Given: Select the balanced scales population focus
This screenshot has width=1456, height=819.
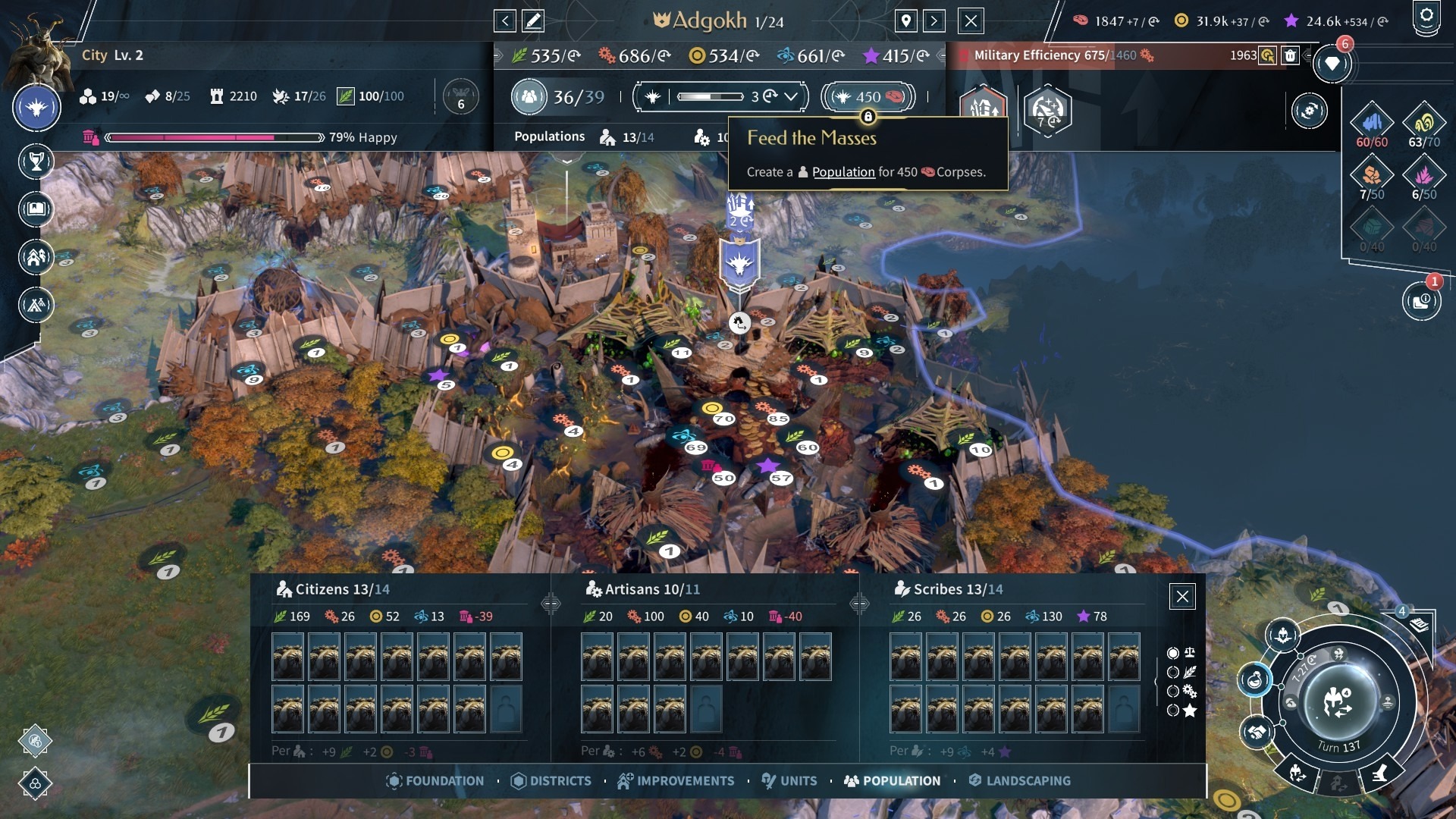Looking at the screenshot, I should click(1173, 653).
